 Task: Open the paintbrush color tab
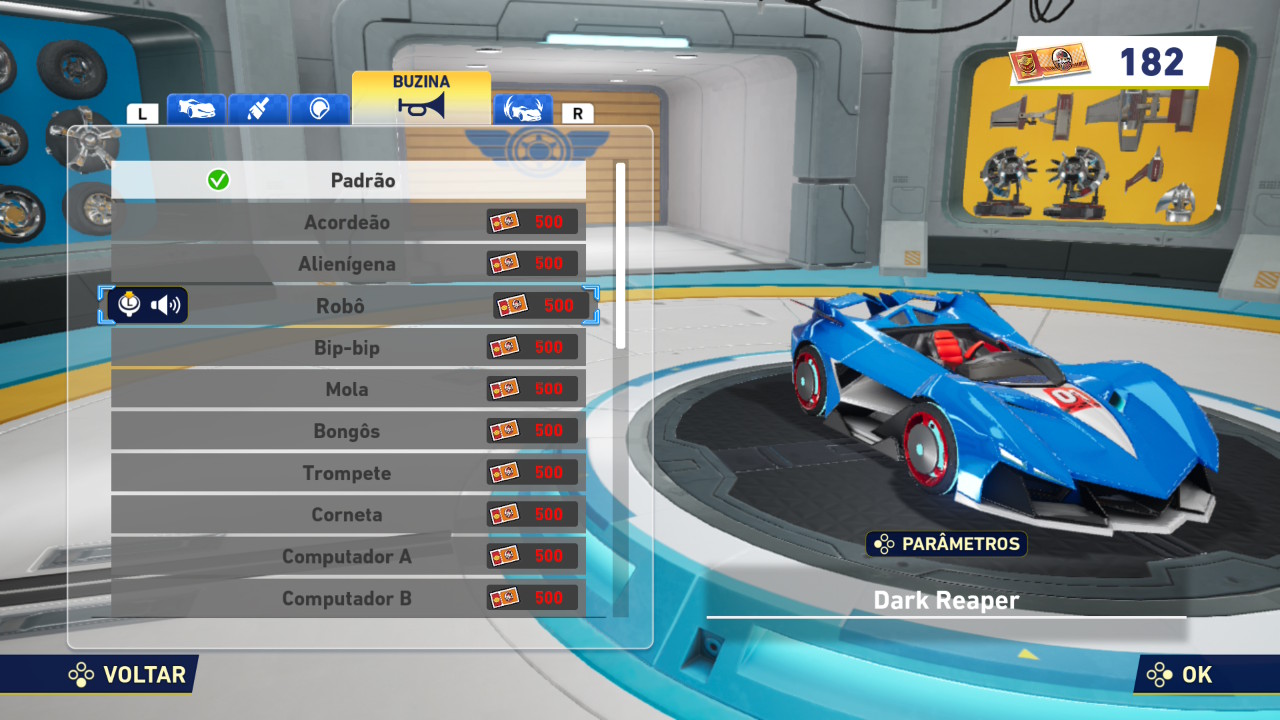pyautogui.click(x=258, y=109)
